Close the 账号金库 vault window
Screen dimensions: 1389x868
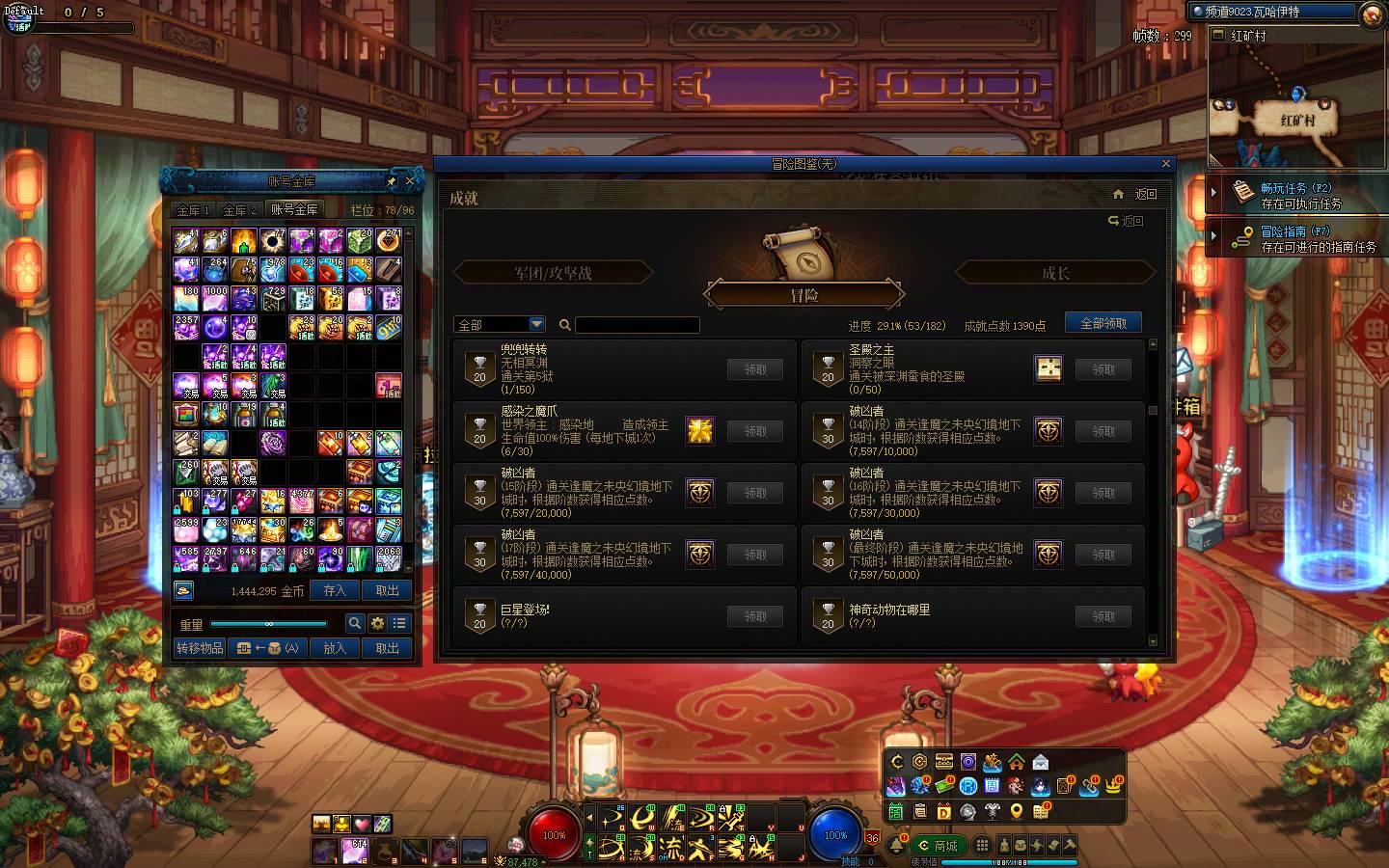point(410,180)
